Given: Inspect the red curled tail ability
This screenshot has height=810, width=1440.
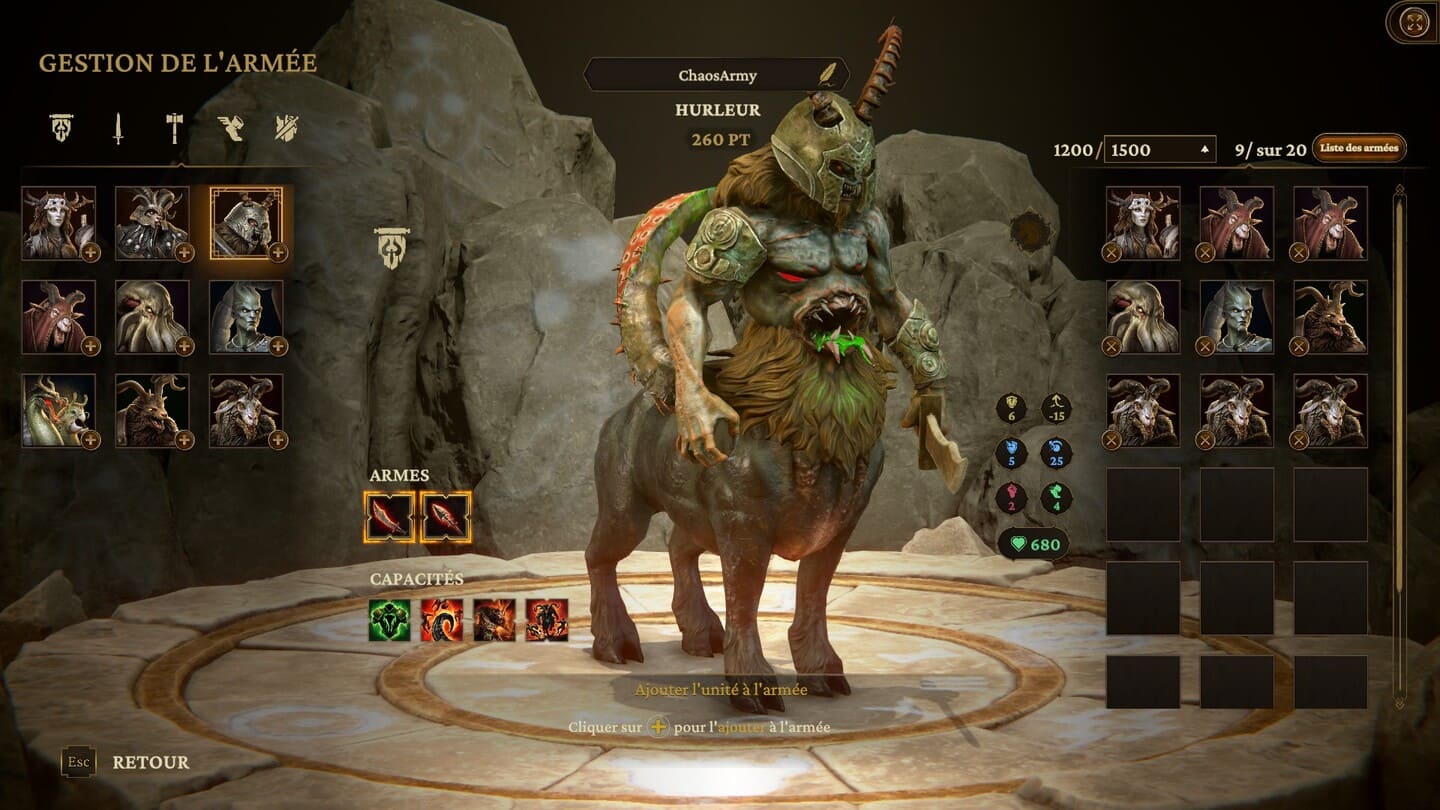Looking at the screenshot, I should [442, 620].
